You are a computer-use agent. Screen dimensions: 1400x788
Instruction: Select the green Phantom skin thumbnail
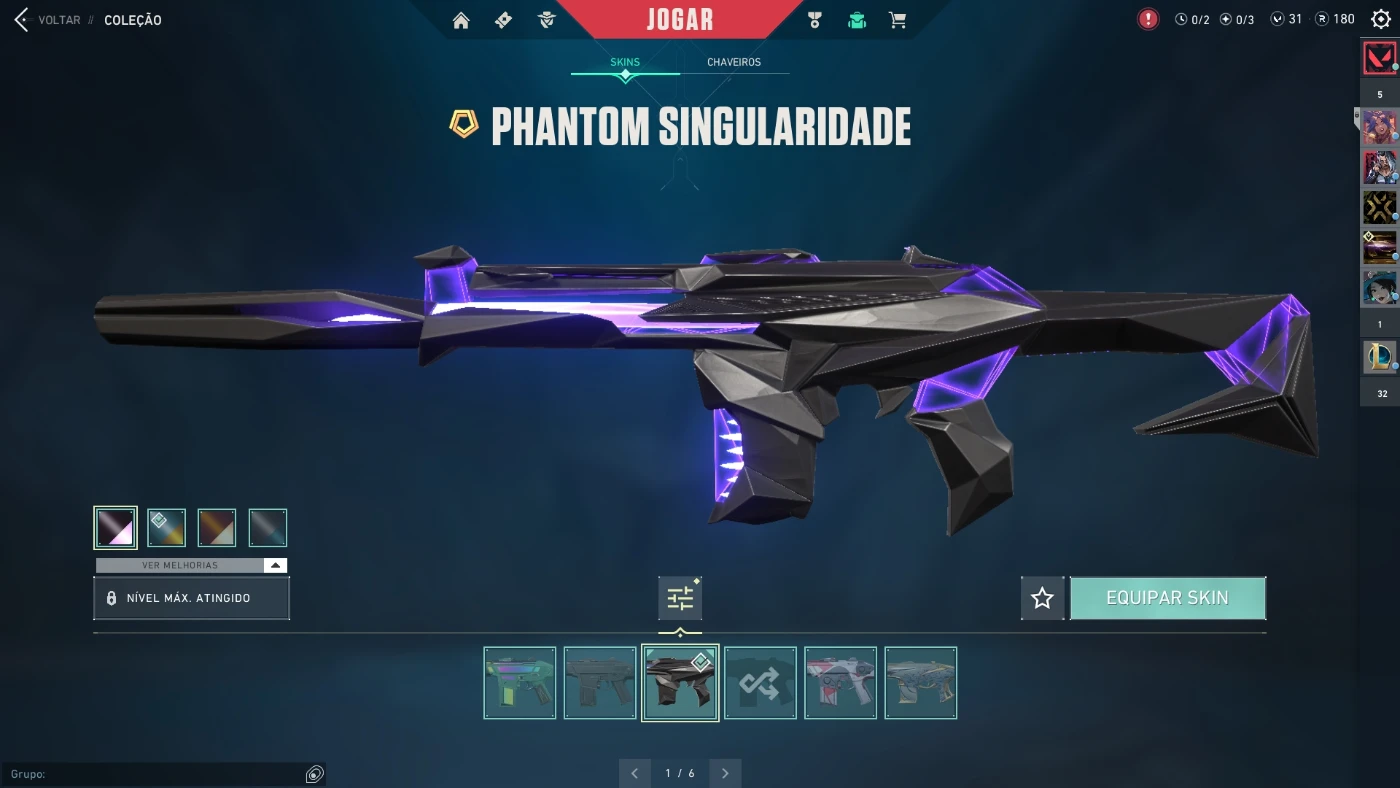point(520,683)
